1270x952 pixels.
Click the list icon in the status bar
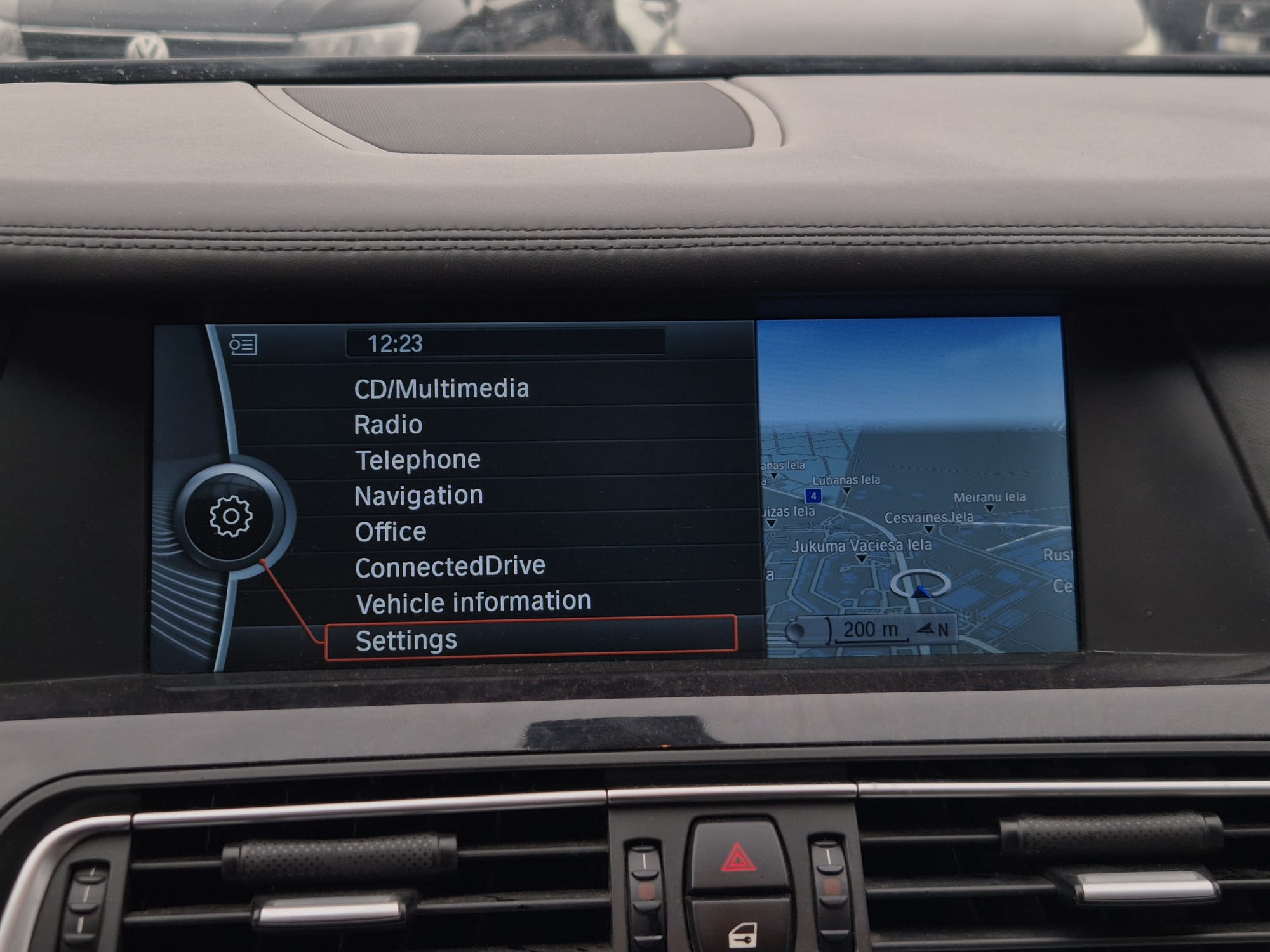pos(243,345)
